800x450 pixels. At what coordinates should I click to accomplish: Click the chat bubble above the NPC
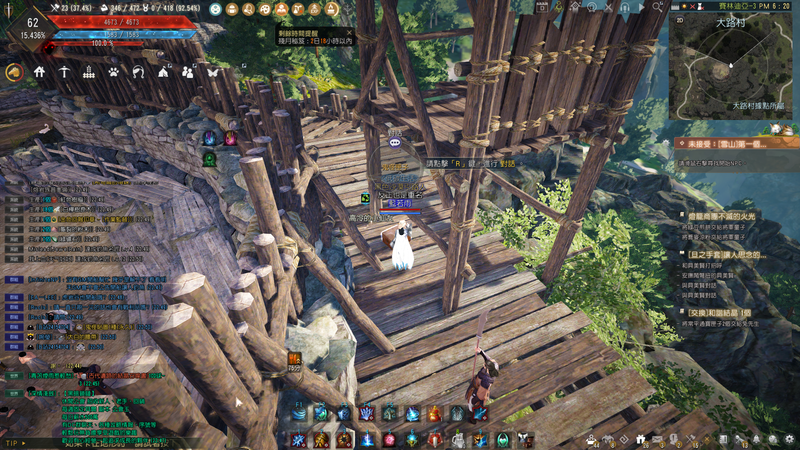[395, 143]
